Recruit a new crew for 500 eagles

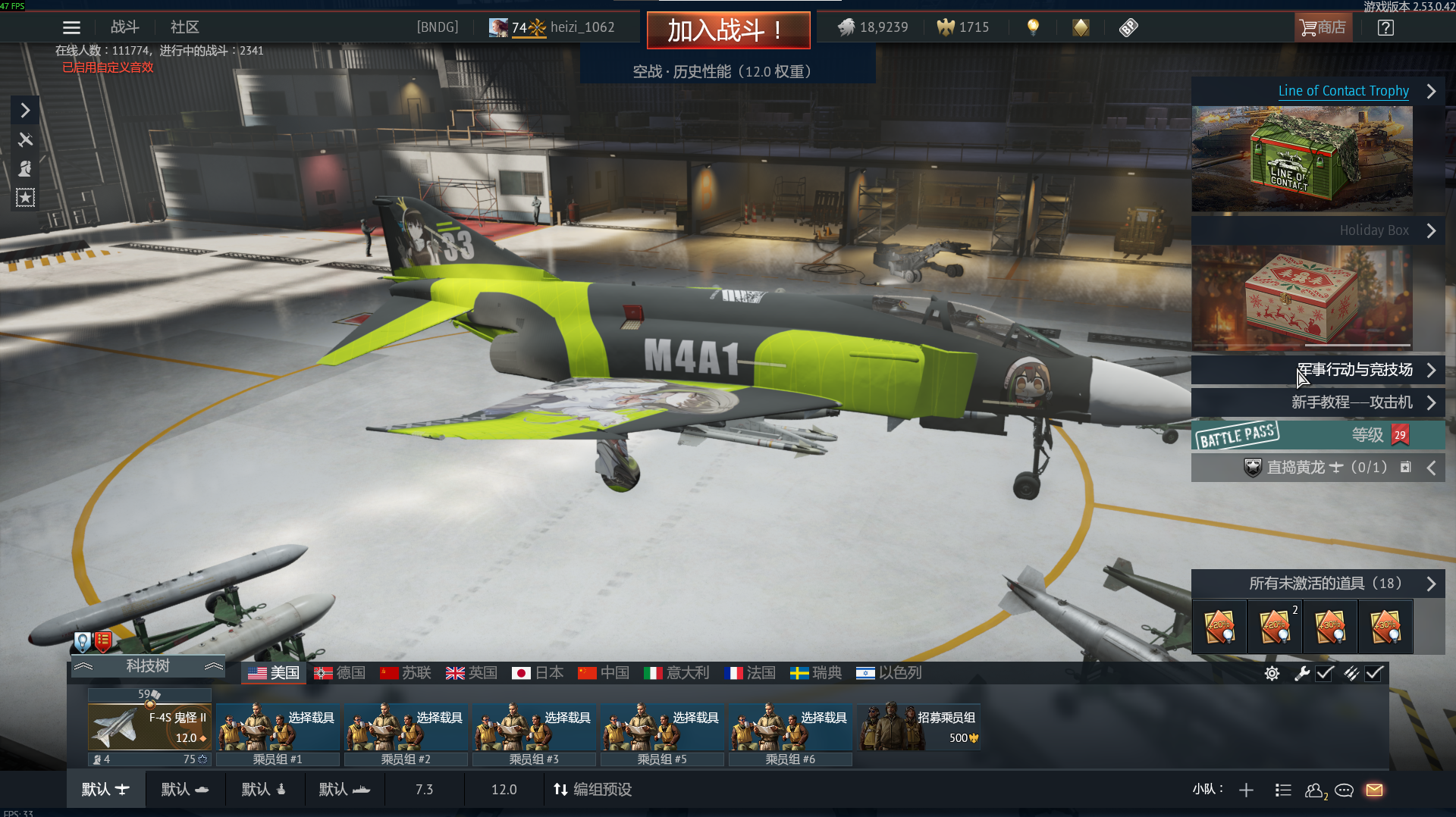(x=919, y=727)
